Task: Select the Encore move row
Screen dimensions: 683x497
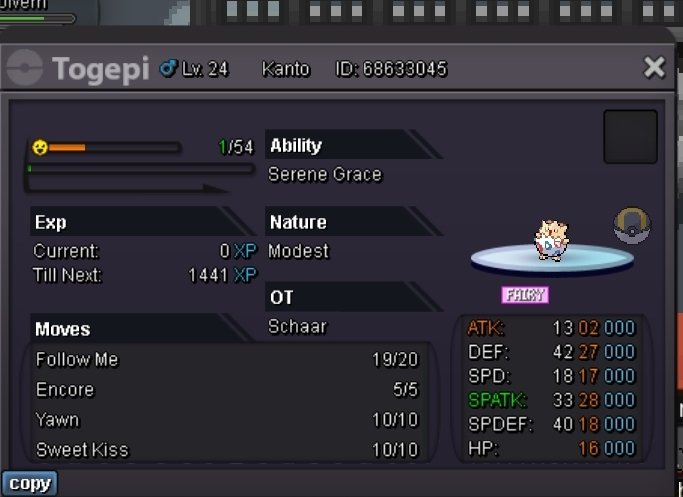Action: 227,390
